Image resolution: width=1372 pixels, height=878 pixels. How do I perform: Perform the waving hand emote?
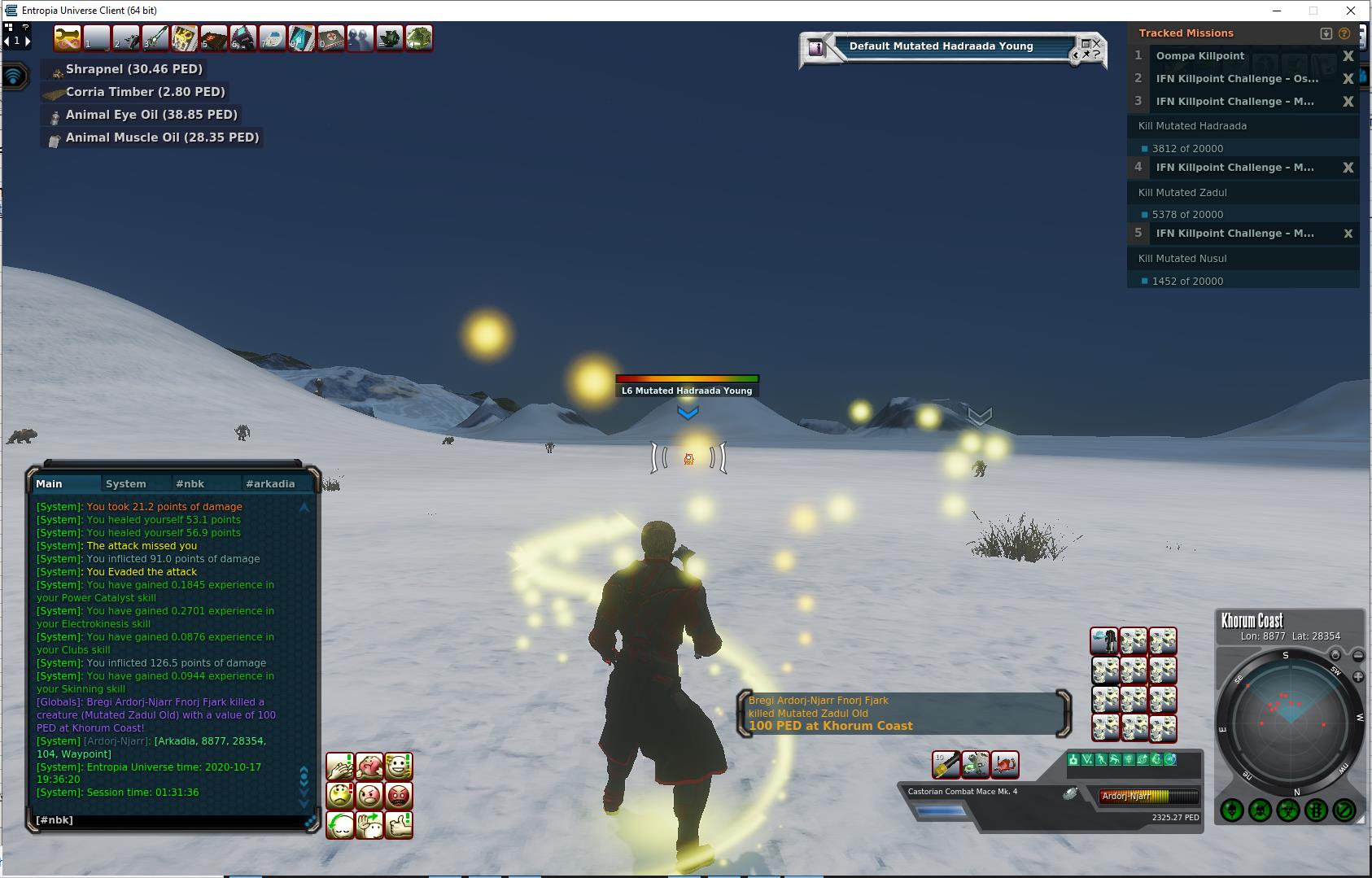click(x=369, y=825)
